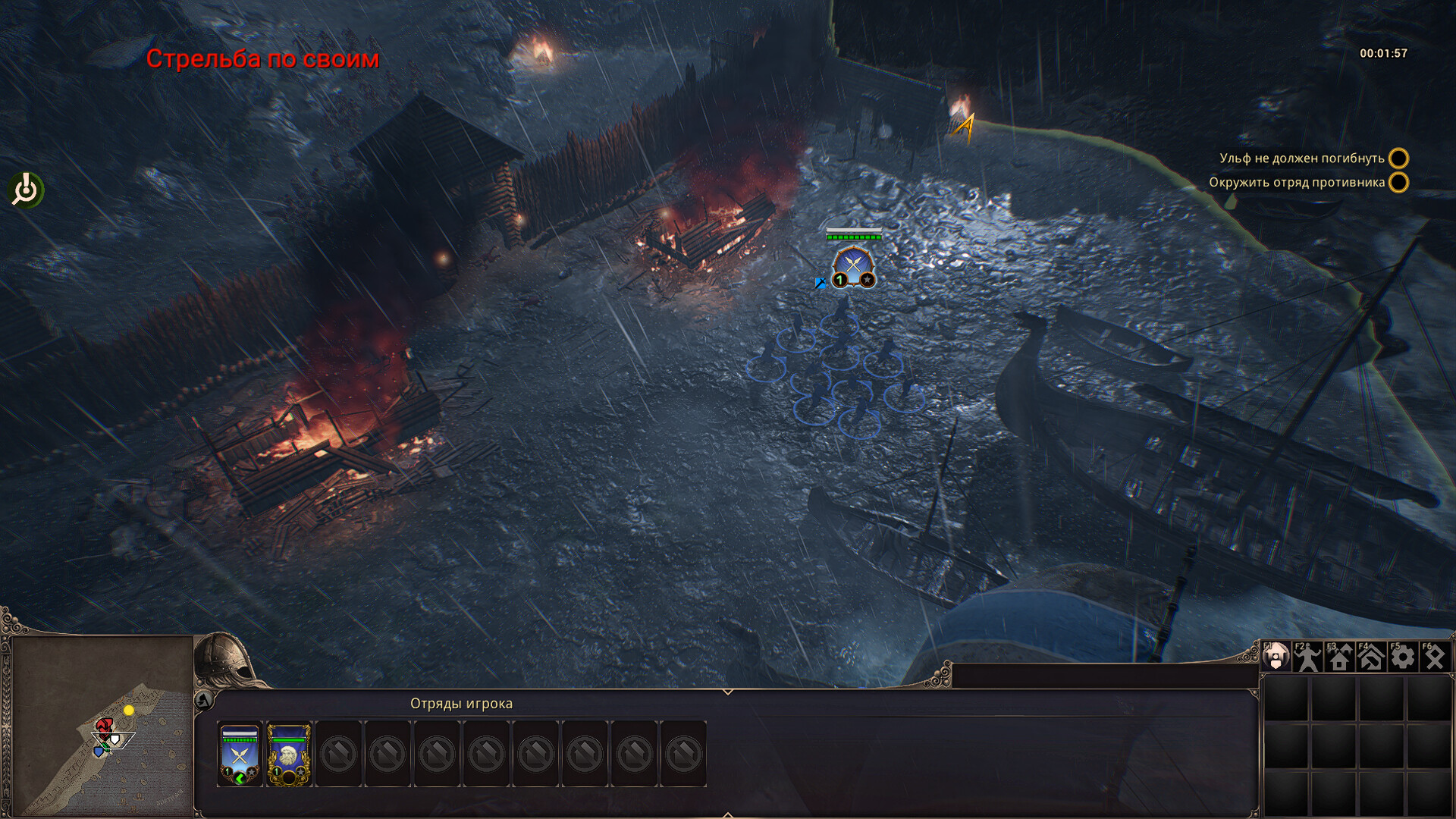Select the spearmen squad card
This screenshot has width=1456, height=819.
240,754
